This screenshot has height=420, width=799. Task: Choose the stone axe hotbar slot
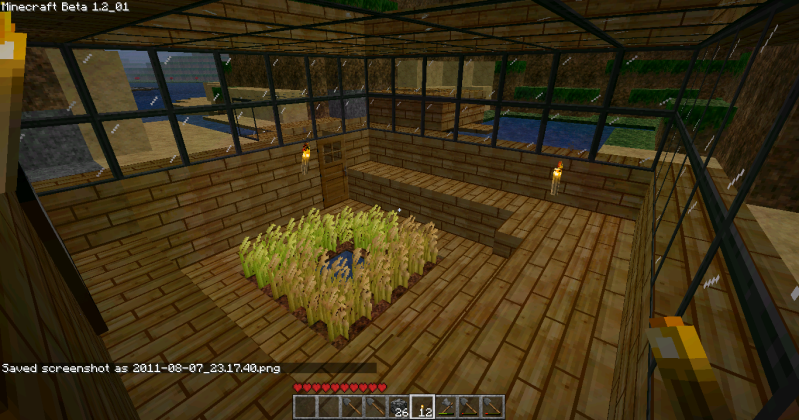[x=446, y=407]
